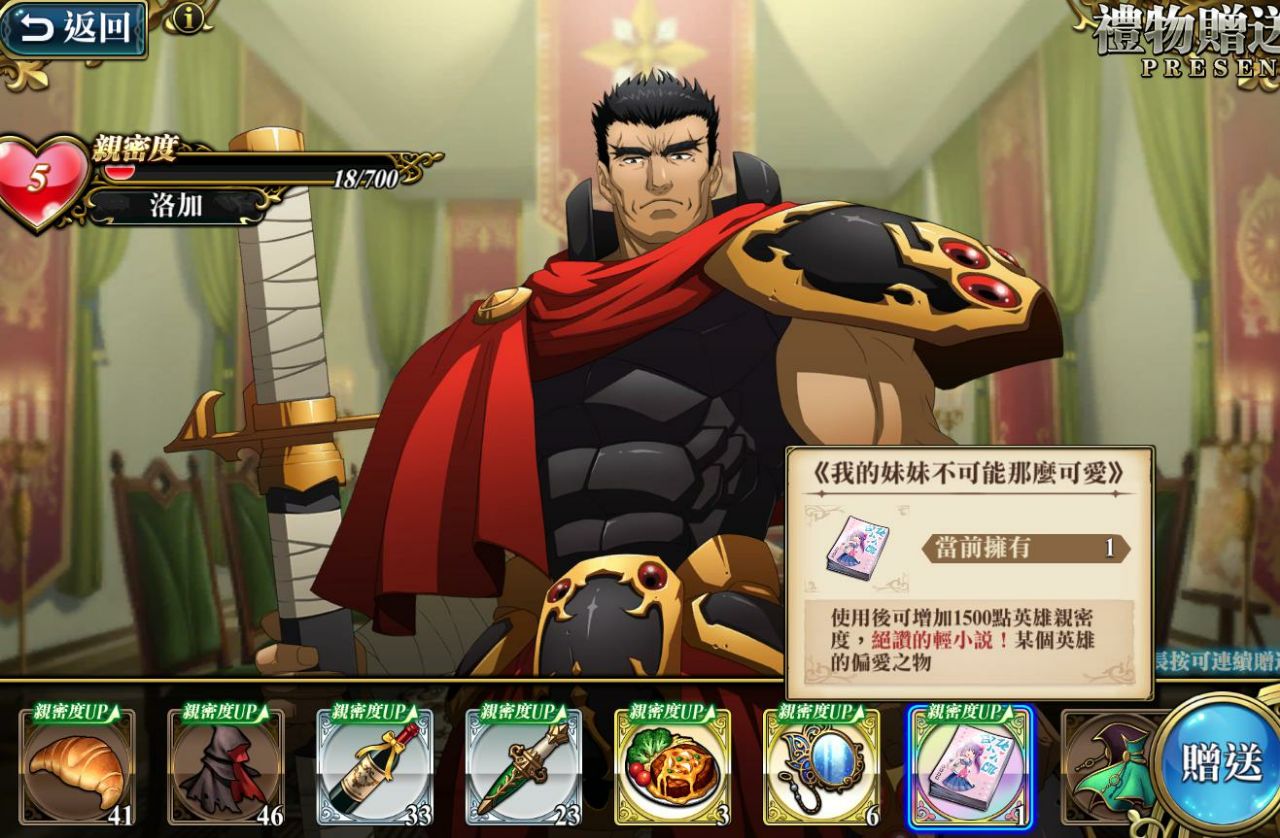Open the info icon beside the back button
Viewport: 1280px width, 838px height.
187,17
